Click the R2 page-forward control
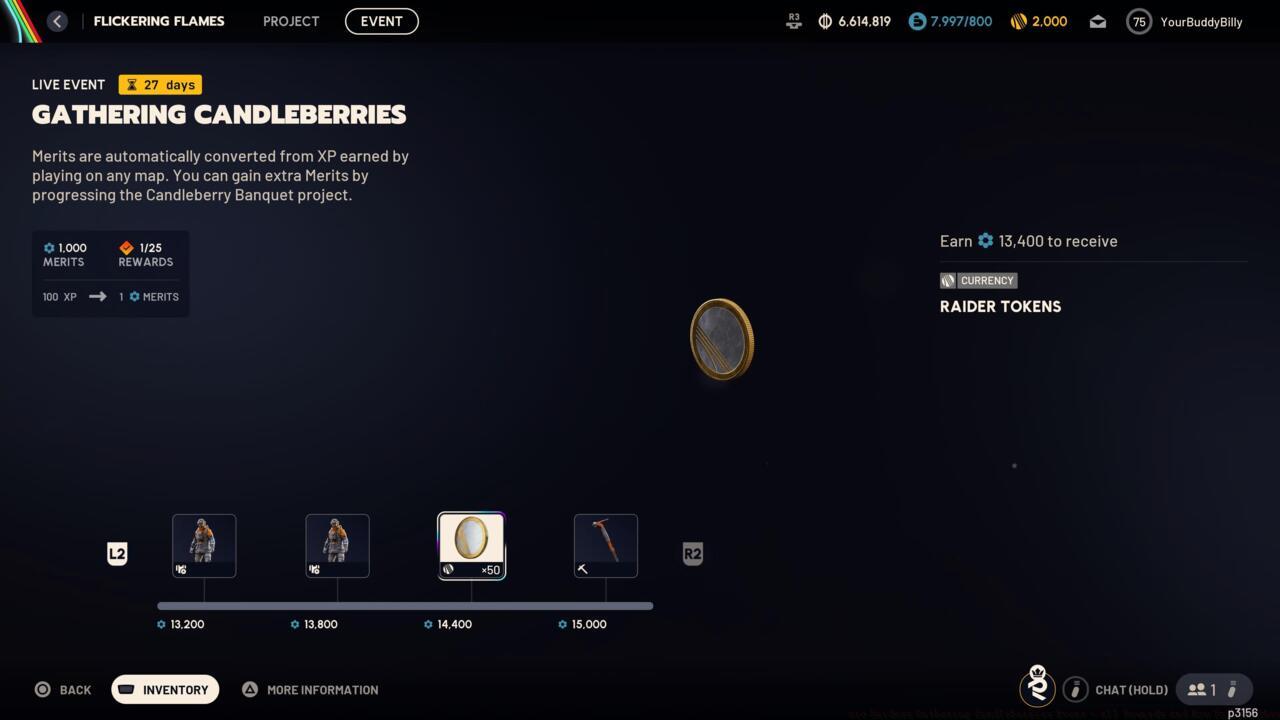Image resolution: width=1280 pixels, height=720 pixels. tap(693, 553)
